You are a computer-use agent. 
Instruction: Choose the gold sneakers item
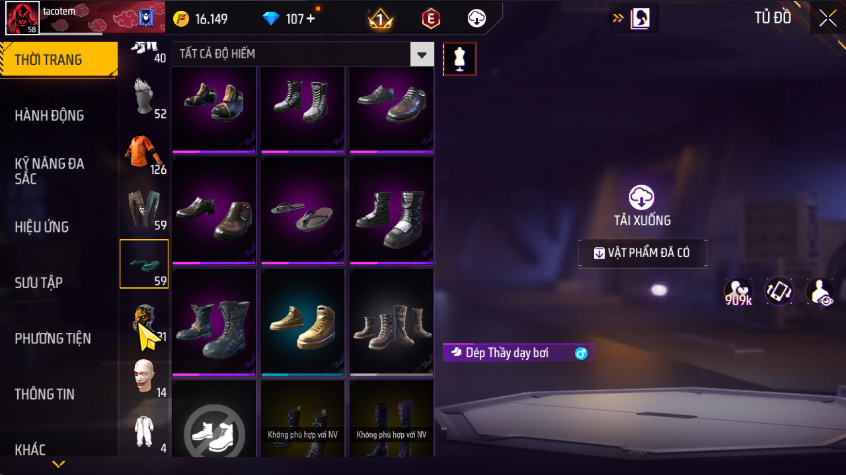point(303,320)
